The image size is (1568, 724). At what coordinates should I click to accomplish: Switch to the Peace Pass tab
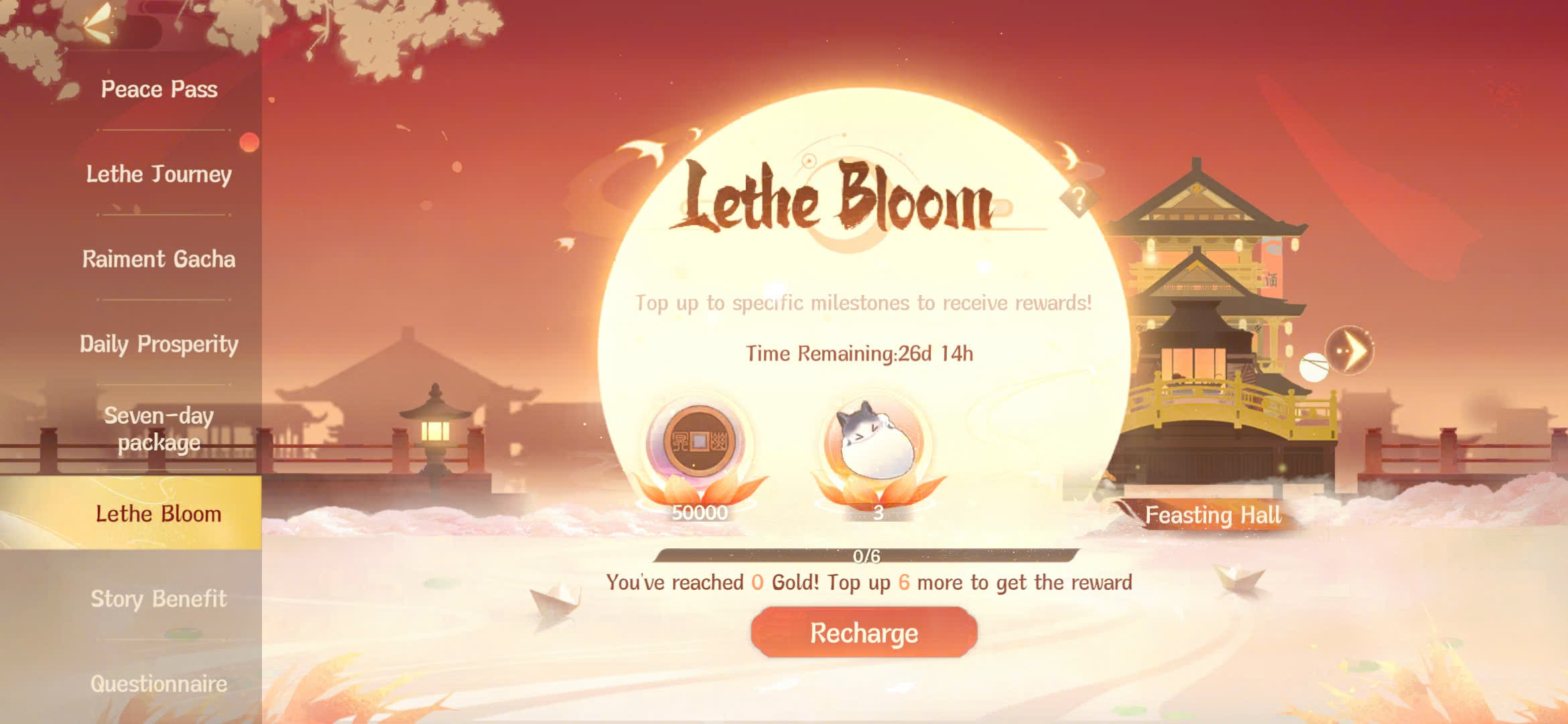click(158, 89)
